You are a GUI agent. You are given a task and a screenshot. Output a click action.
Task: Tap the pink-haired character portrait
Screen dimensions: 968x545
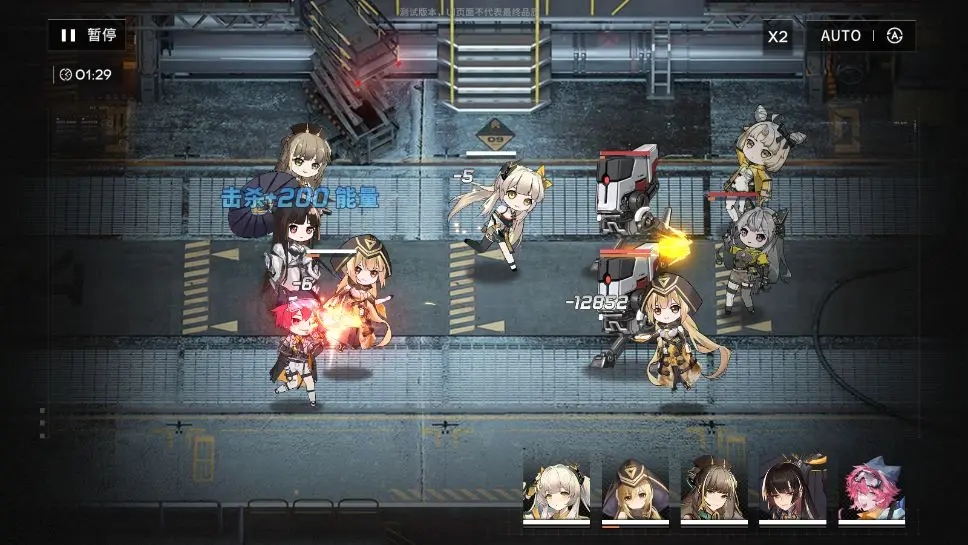[x=871, y=488]
